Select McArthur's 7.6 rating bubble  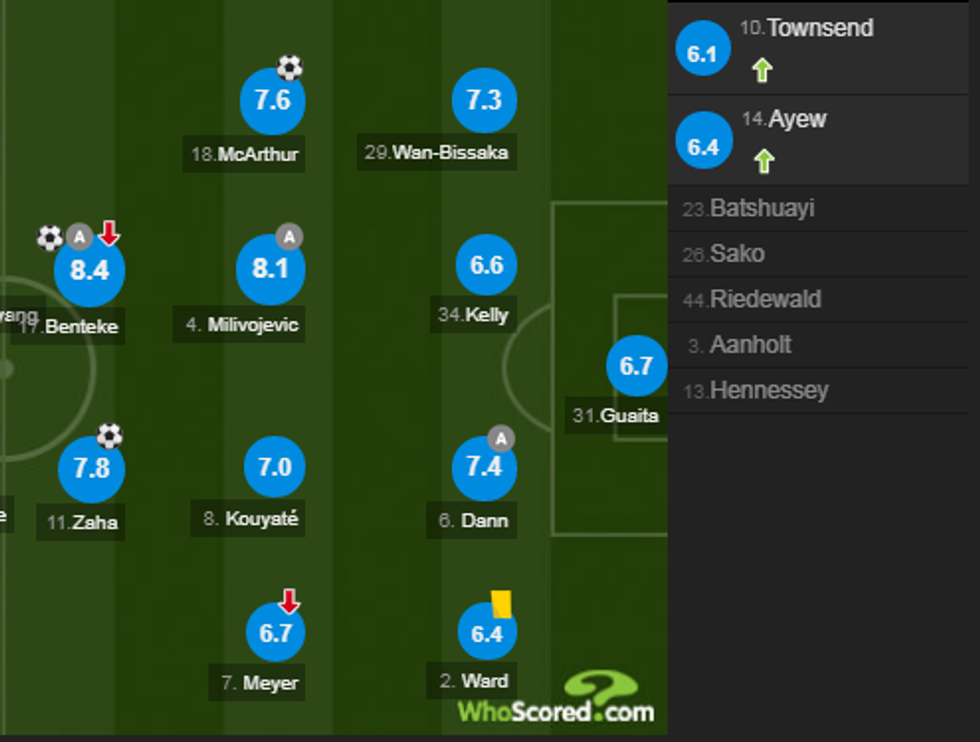tap(272, 101)
